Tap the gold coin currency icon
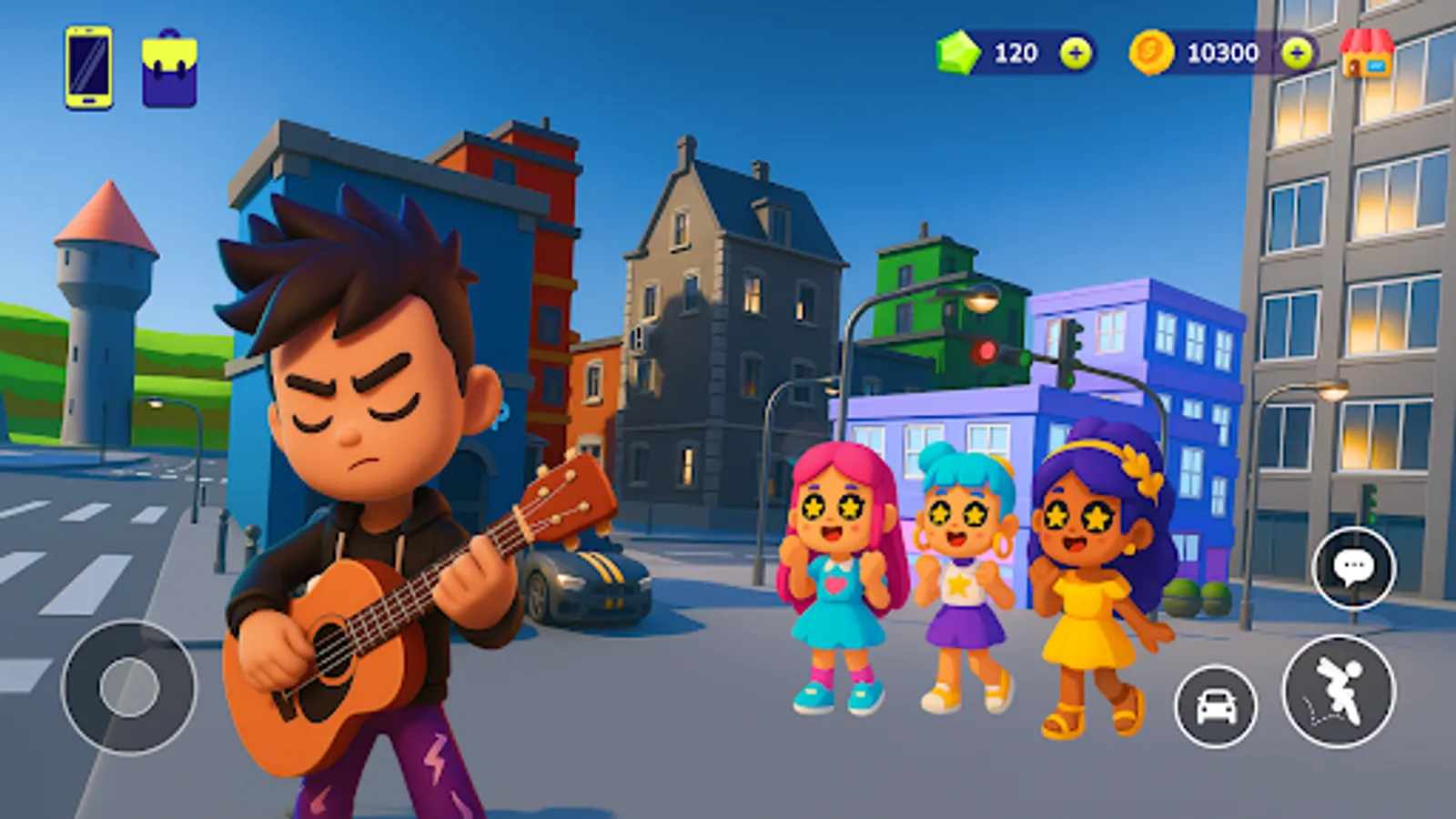The width and height of the screenshot is (1456, 819). (x=1154, y=53)
